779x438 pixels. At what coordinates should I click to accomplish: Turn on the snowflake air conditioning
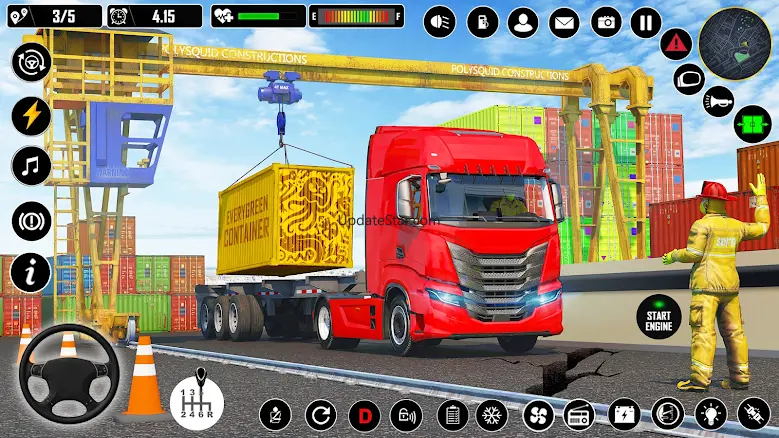click(491, 414)
